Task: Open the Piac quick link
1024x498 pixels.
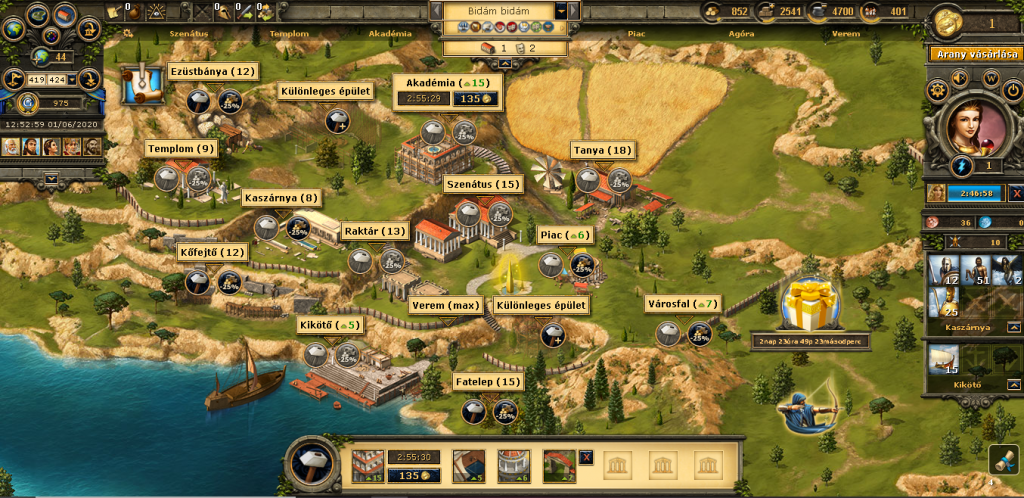Action: click(x=636, y=33)
